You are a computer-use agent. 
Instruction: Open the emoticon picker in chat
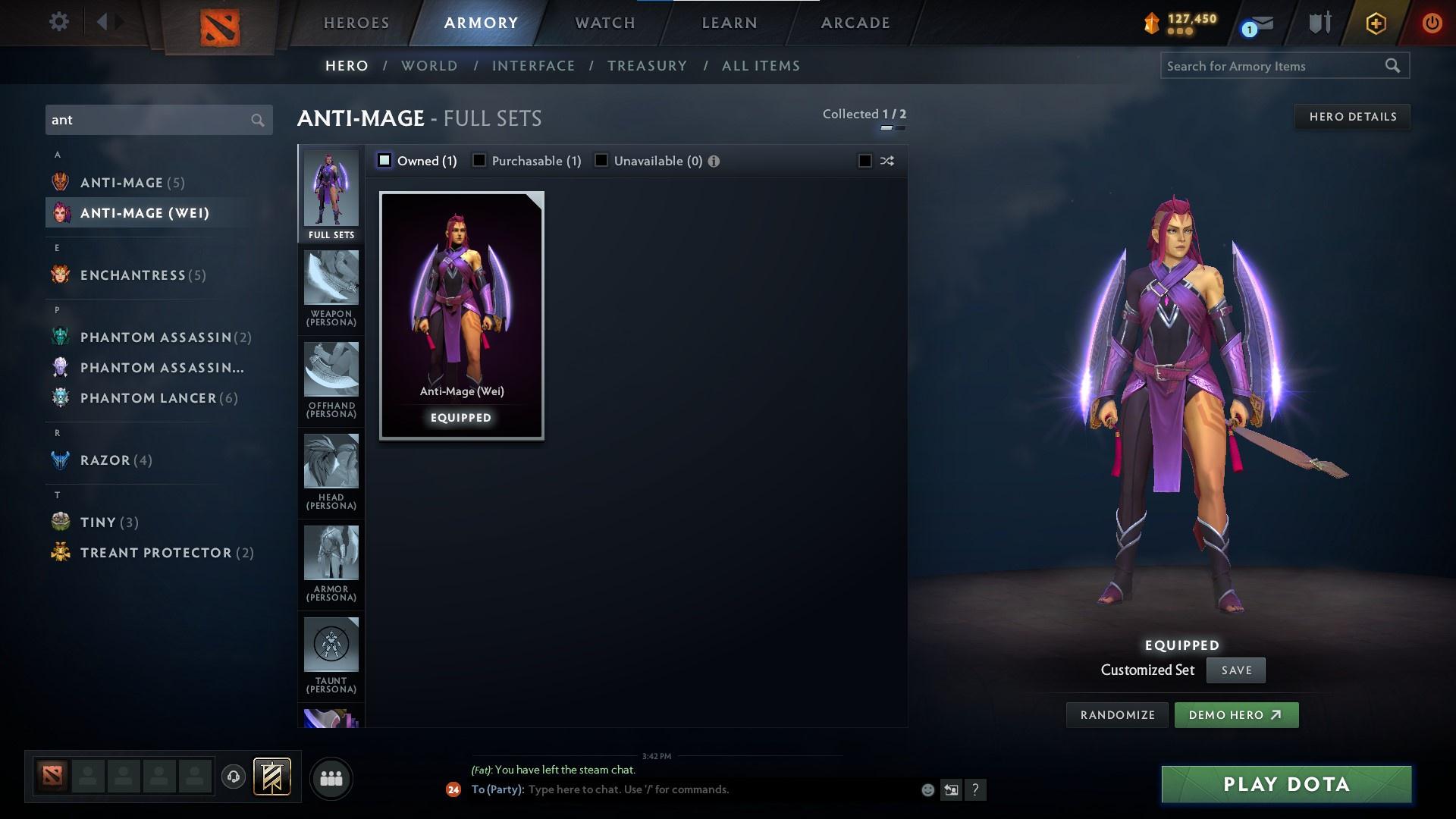click(x=927, y=789)
